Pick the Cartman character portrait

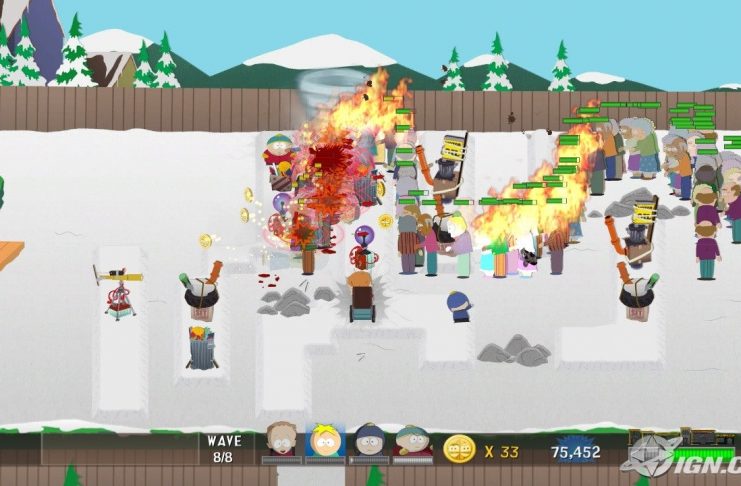pos(412,440)
